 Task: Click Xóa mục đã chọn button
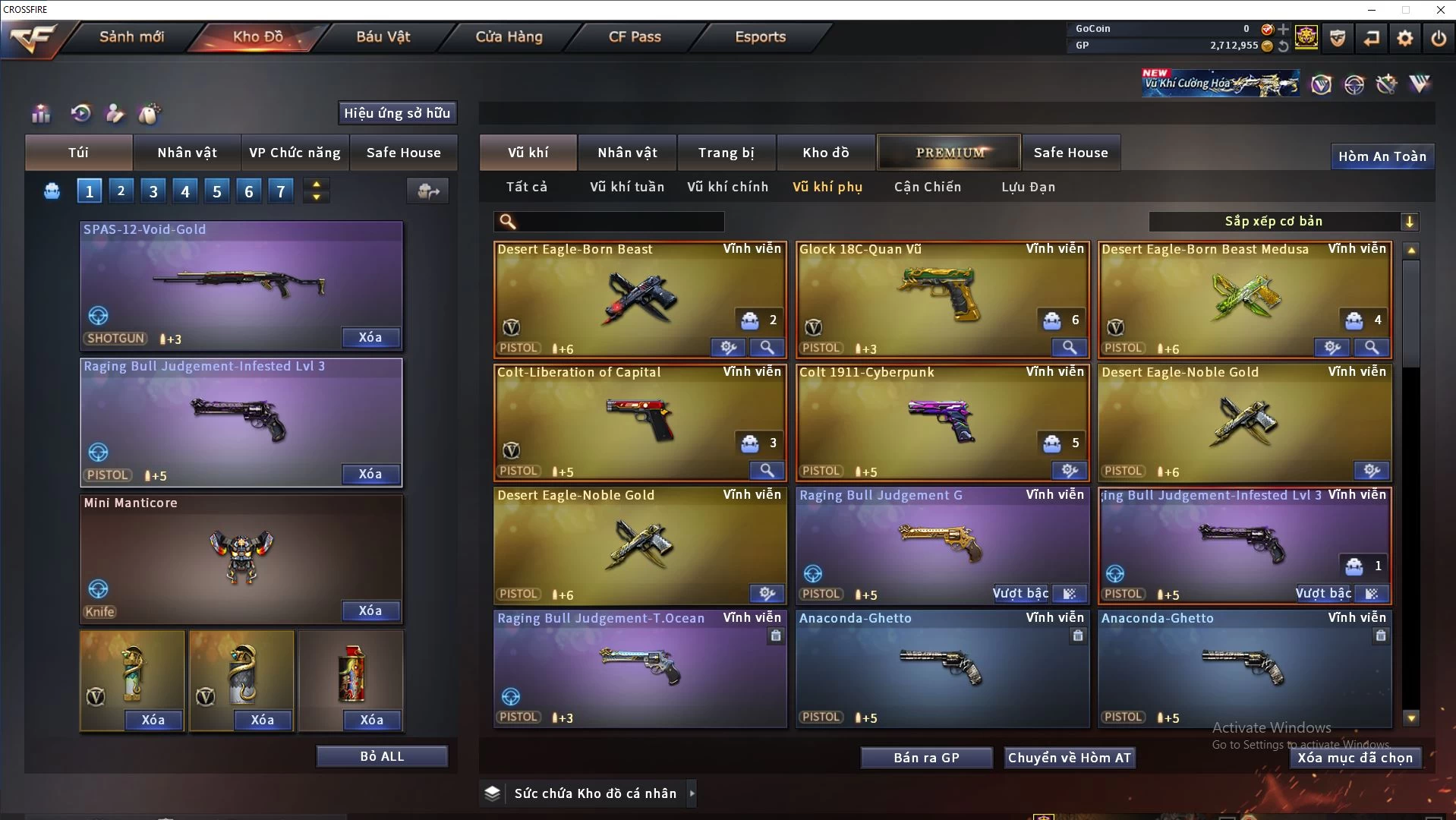[1354, 758]
